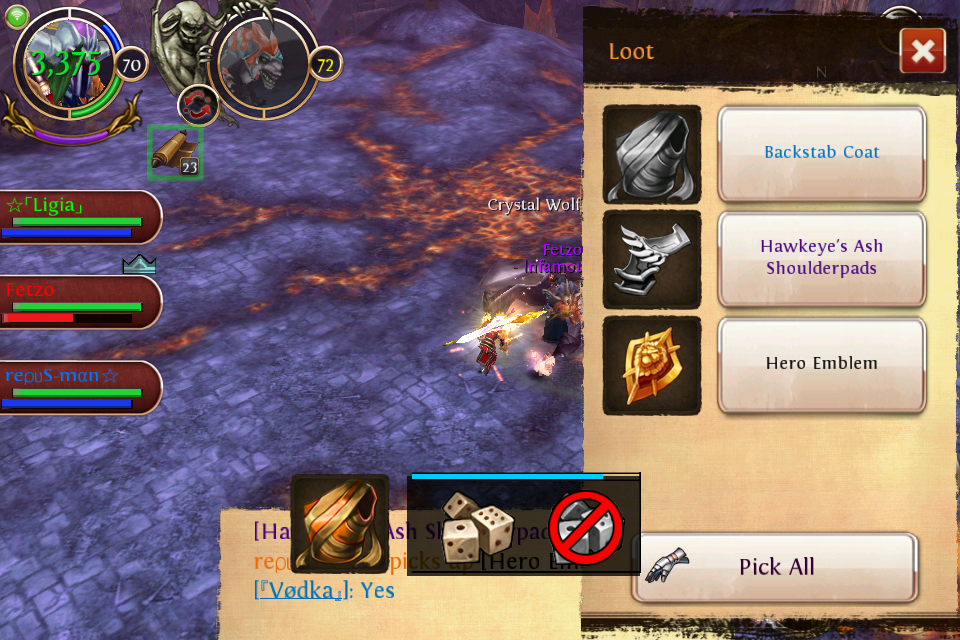Roll the dice for the item
Image resolution: width=960 pixels, height=640 pixels.
(477, 526)
